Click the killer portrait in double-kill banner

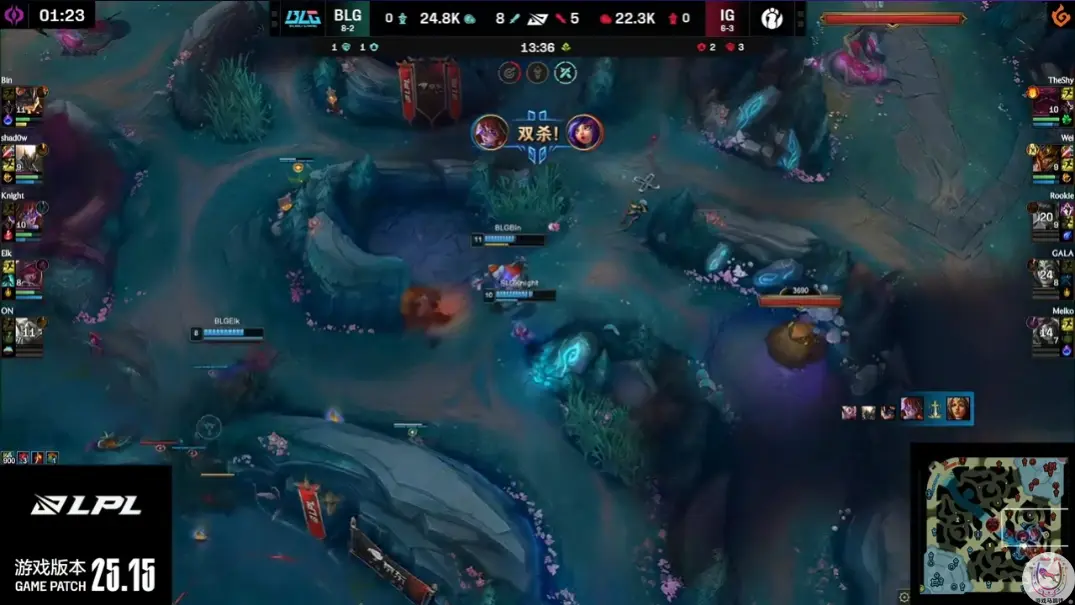[x=490, y=133]
